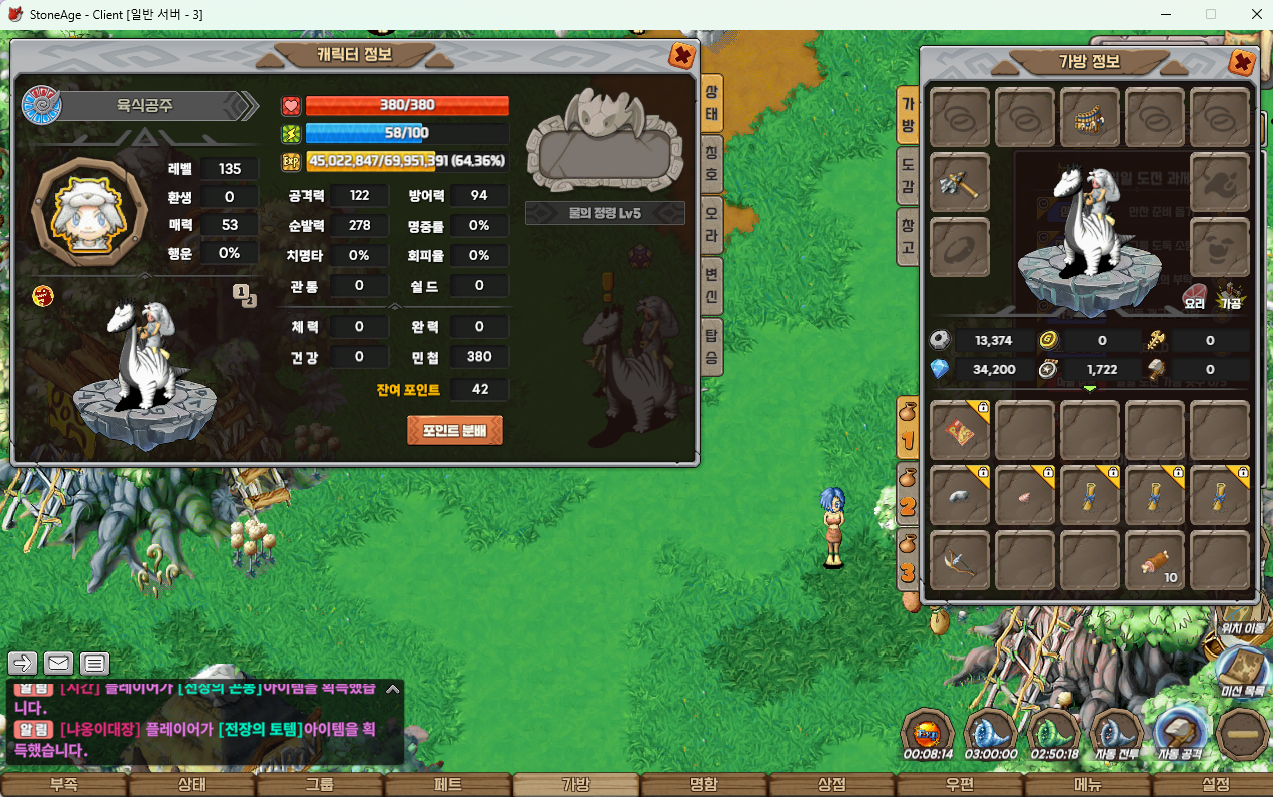The width and height of the screenshot is (1273, 797).
Task: Close the 캐릭터 정보 character window
Action: click(682, 55)
